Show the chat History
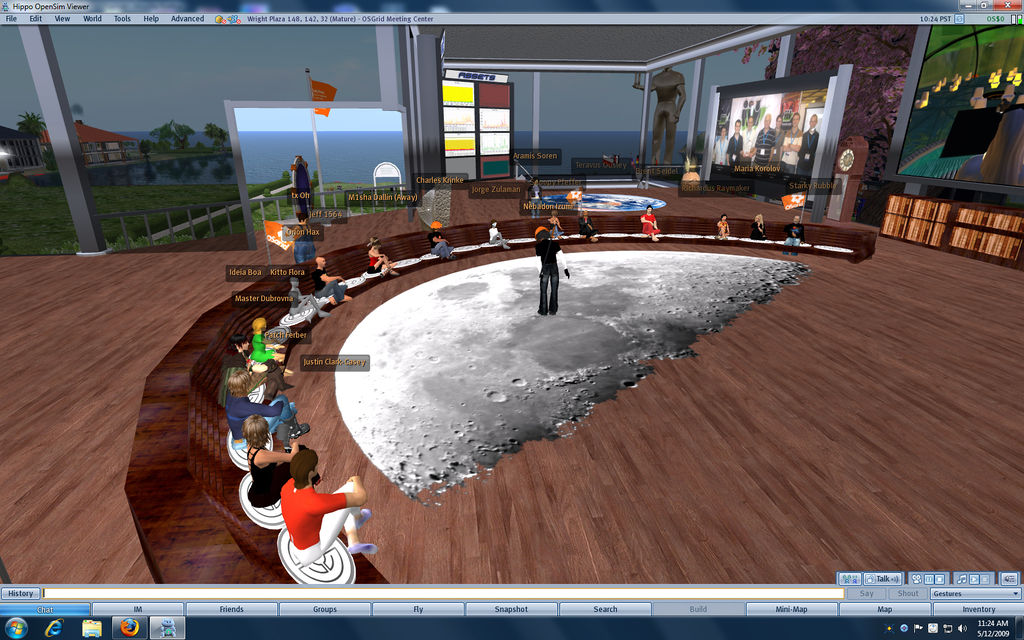The image size is (1024, 640). tap(21, 593)
